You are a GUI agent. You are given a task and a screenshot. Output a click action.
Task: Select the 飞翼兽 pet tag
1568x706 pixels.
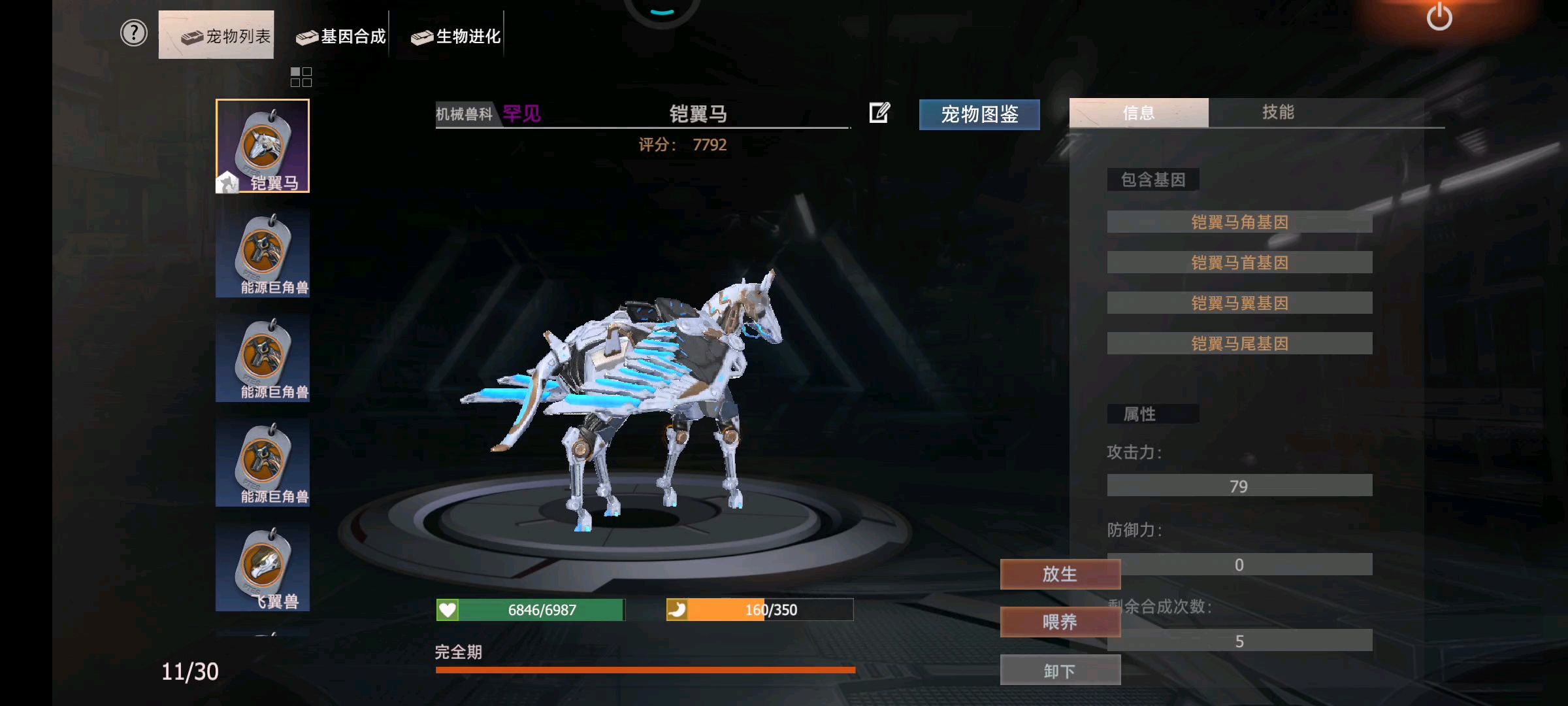(263, 567)
